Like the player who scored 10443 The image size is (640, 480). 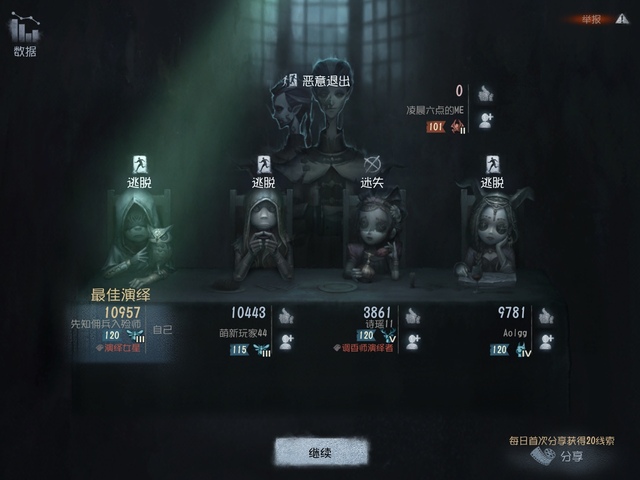286,316
